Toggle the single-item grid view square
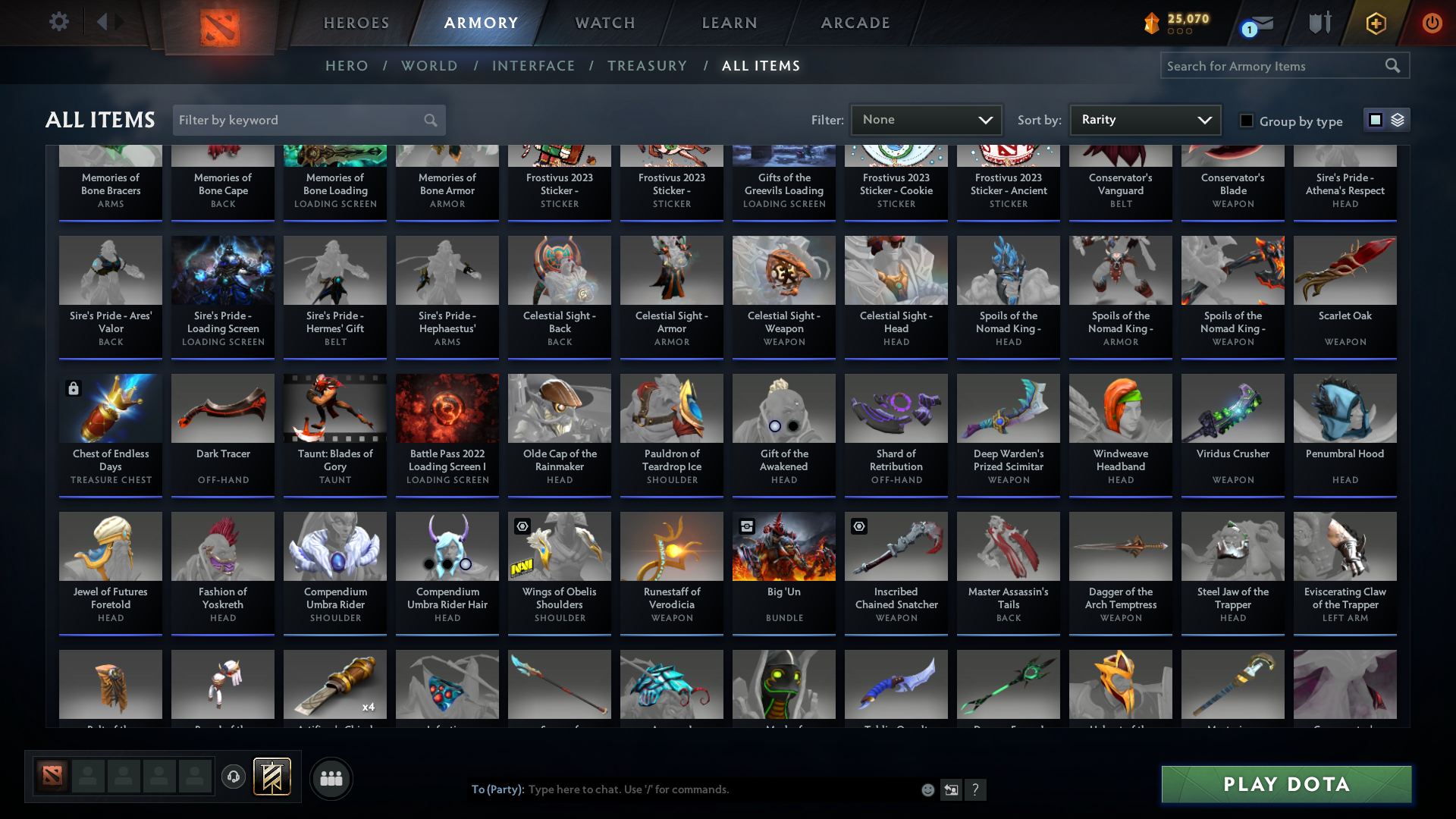 pyautogui.click(x=1375, y=119)
